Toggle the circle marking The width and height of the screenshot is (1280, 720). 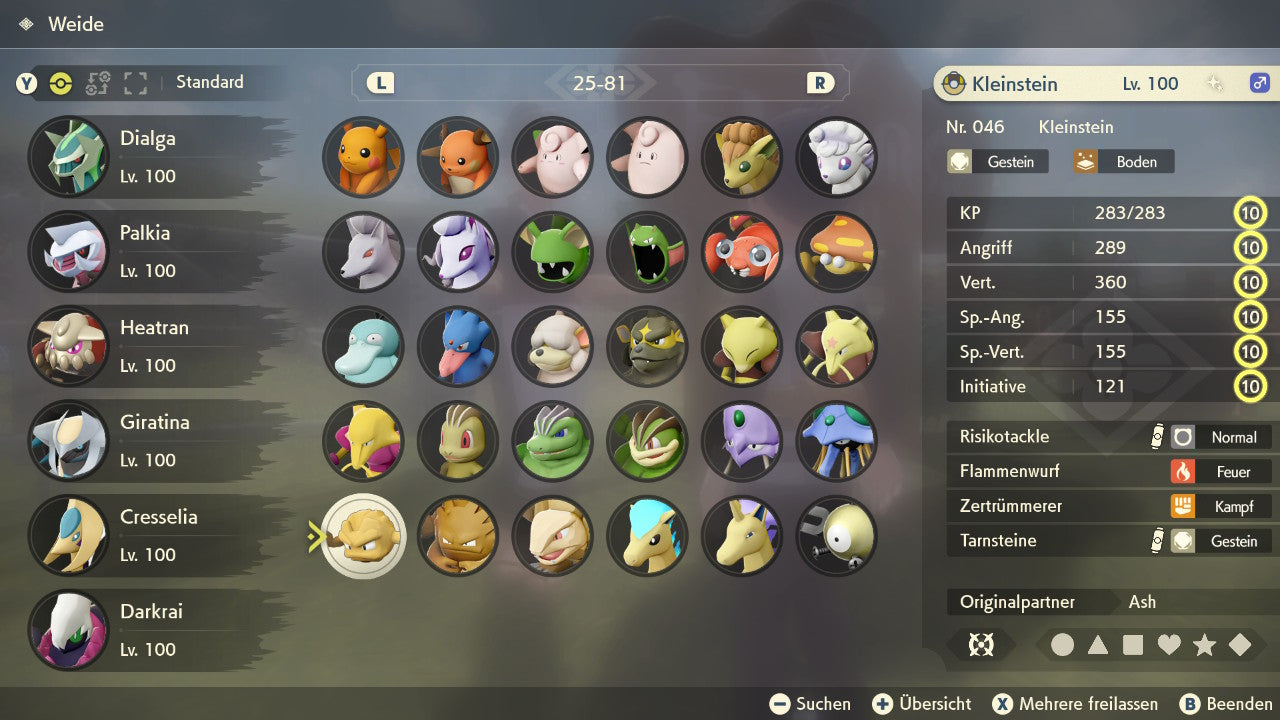coord(1063,645)
